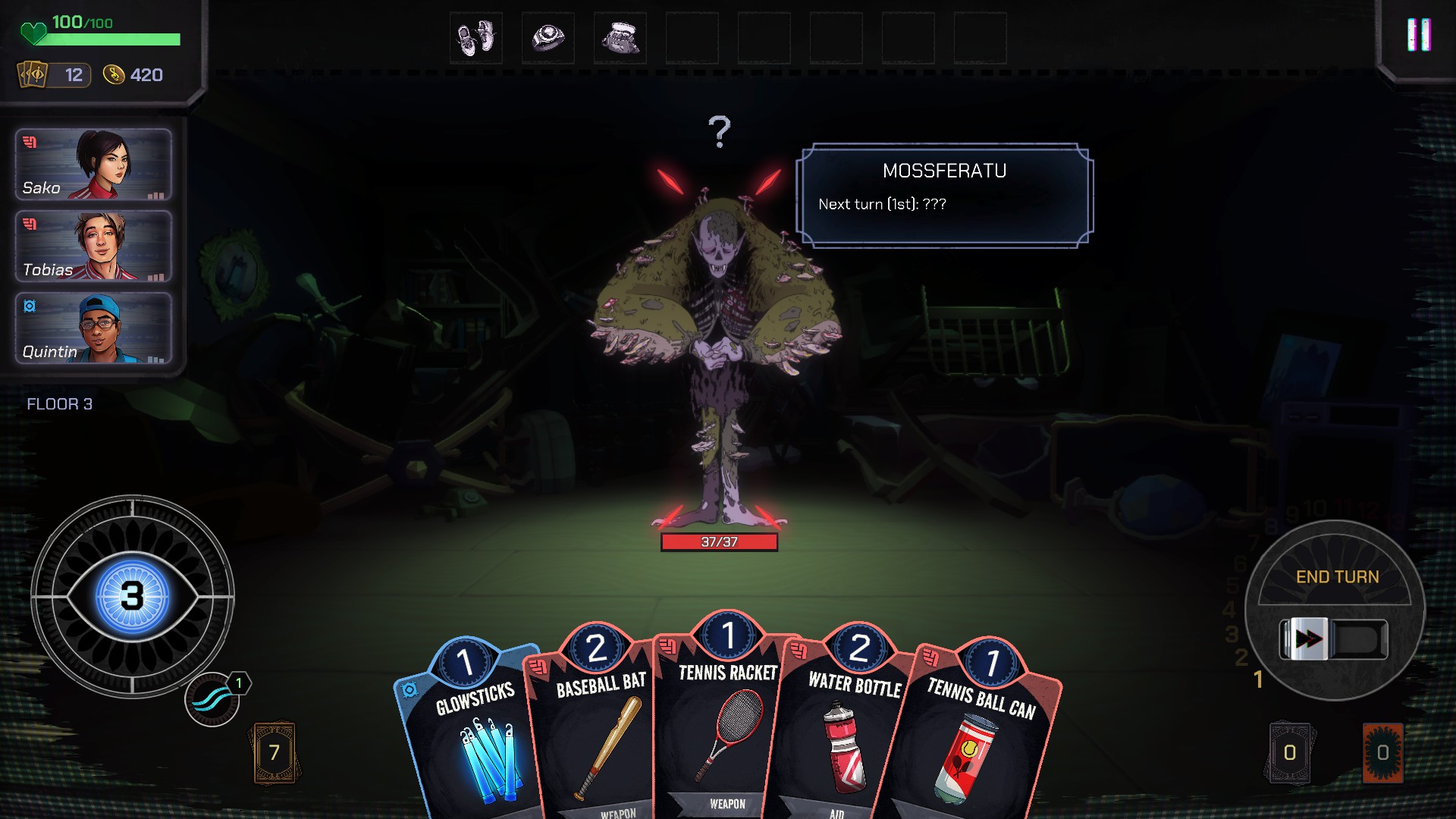
Task: Open the glasses equipment slot item
Action: click(x=622, y=37)
